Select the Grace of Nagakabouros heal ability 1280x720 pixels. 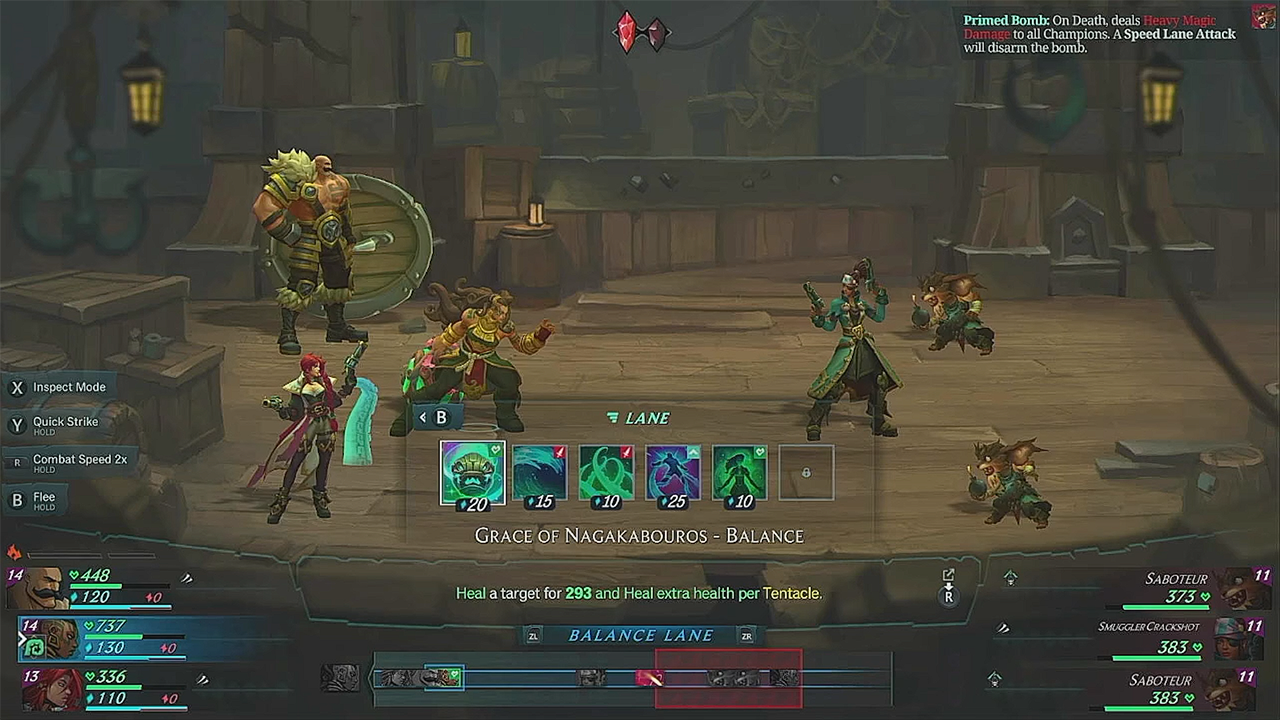pos(472,473)
